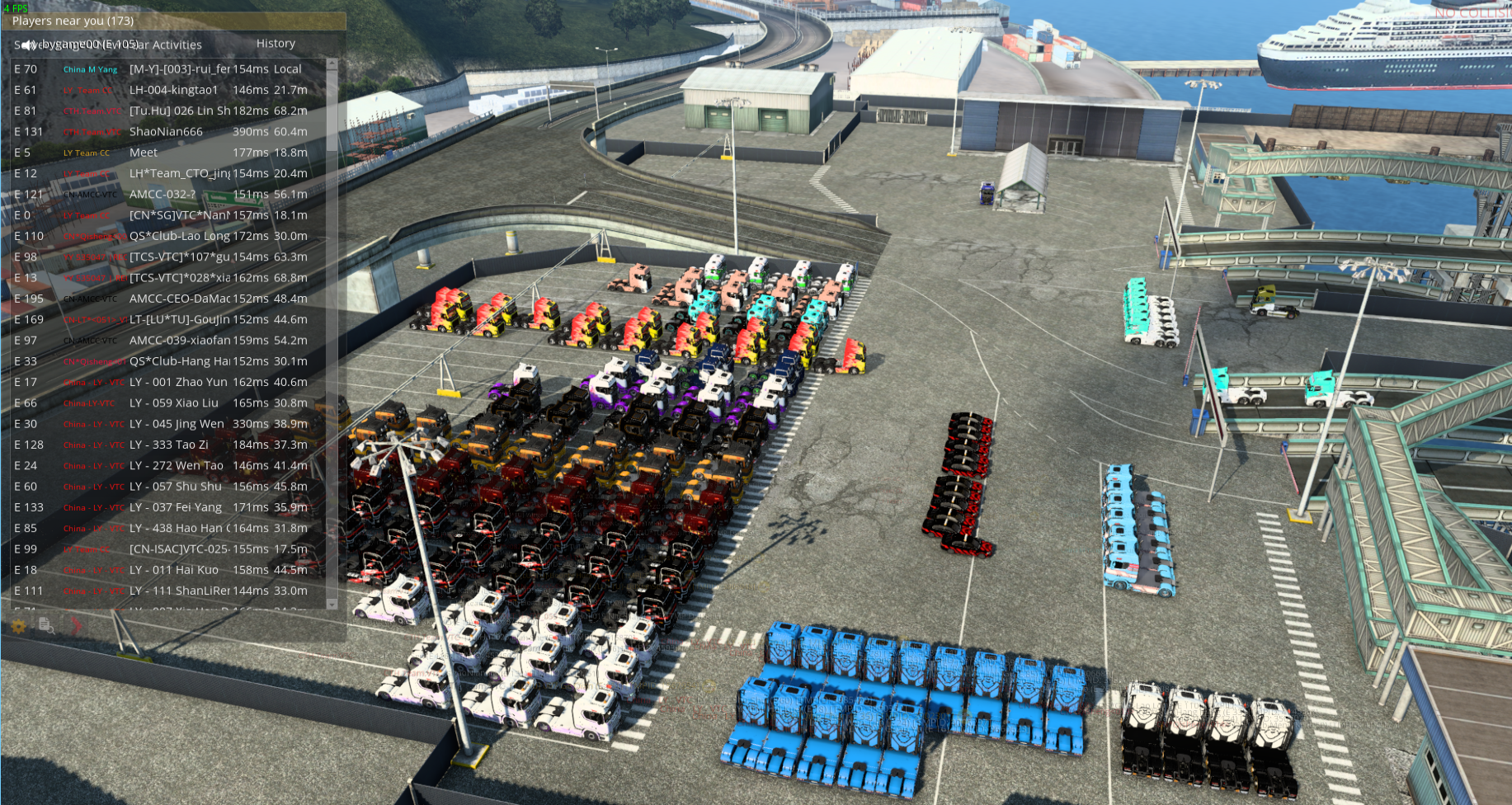Image resolution: width=1512 pixels, height=805 pixels.
Task: Open the gear settings icon
Action: coord(18,626)
